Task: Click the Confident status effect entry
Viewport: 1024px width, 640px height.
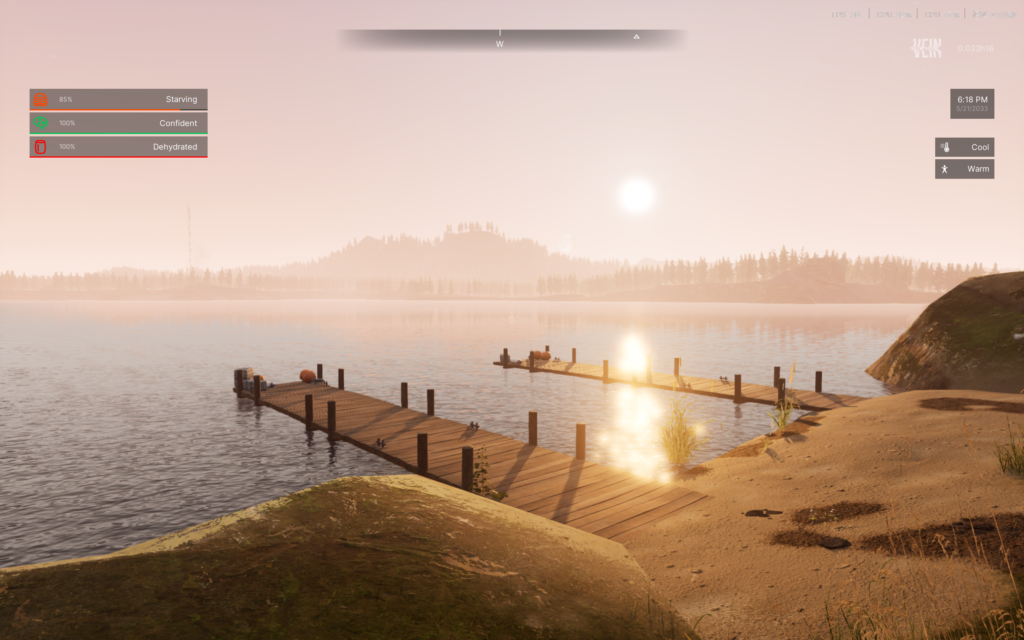Action: (118, 123)
